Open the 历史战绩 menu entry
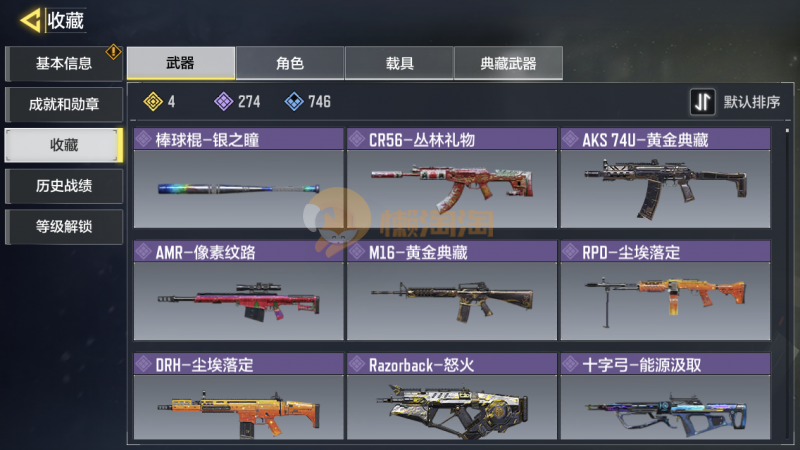Screen dimensions: 800x450 click(x=64, y=186)
